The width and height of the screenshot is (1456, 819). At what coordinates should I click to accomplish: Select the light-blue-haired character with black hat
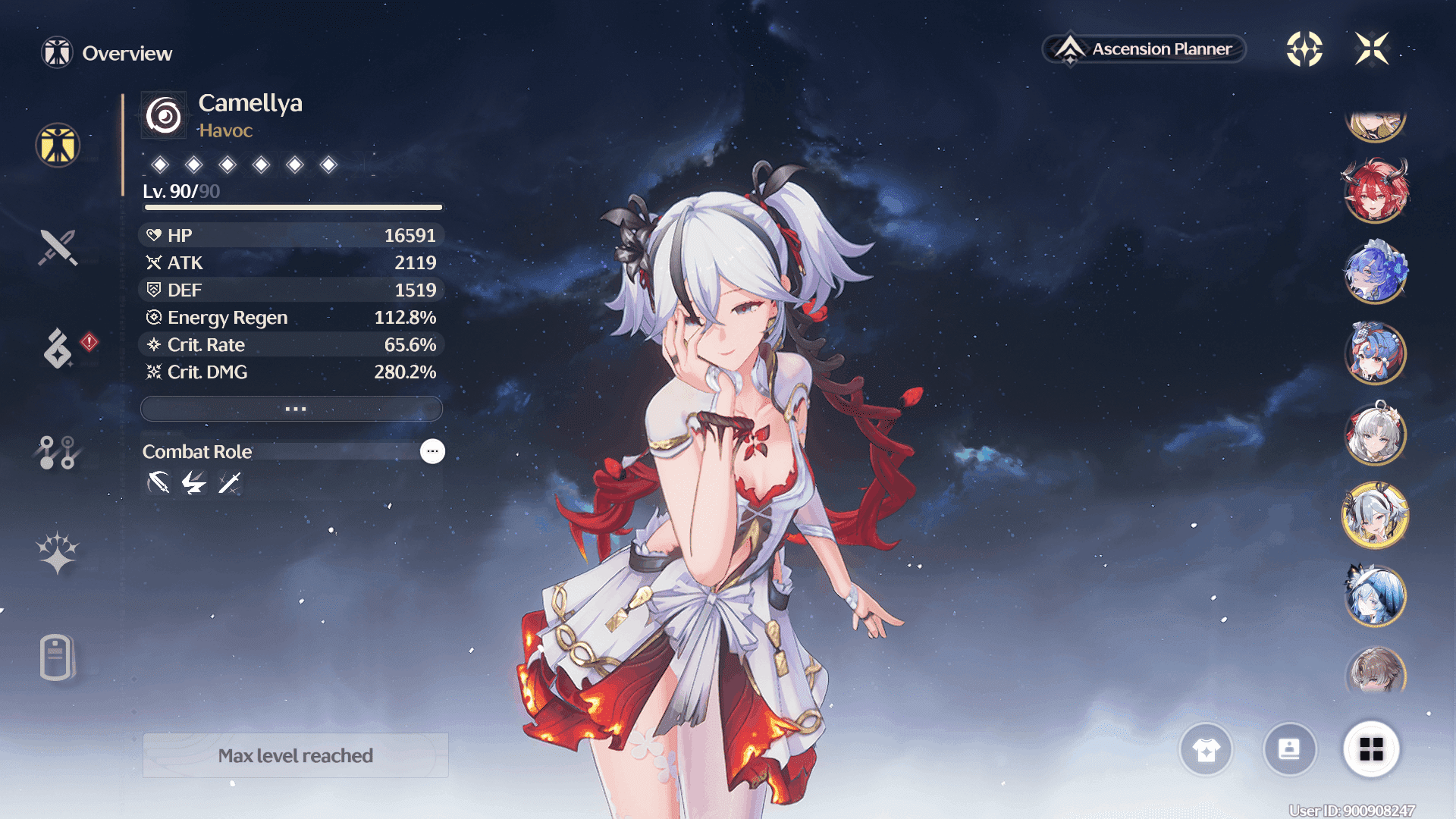click(1376, 596)
